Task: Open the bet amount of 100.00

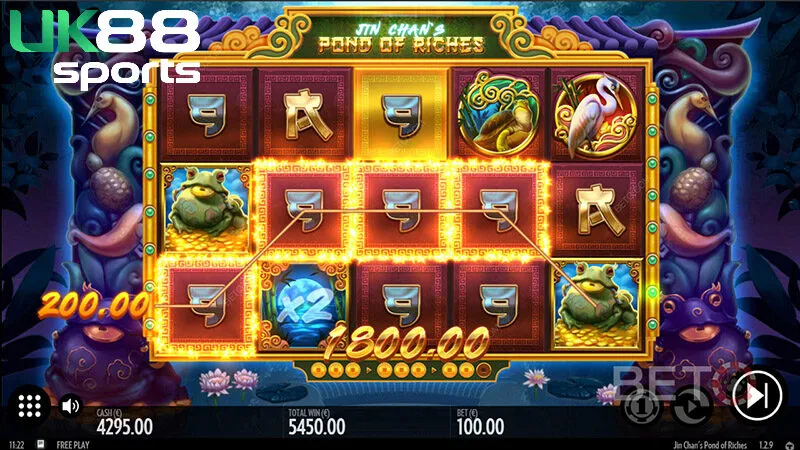Action: click(x=481, y=427)
